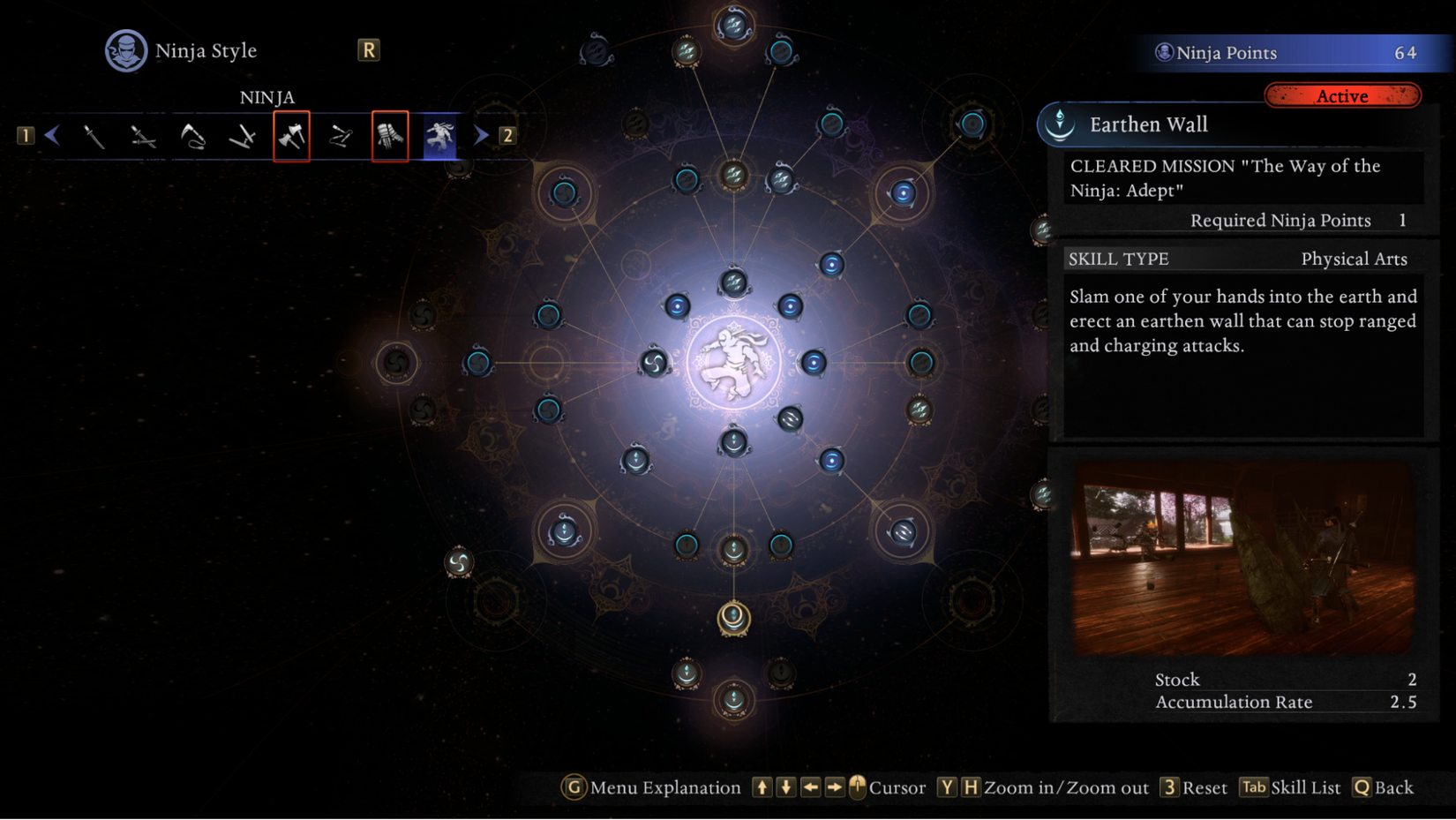Choose the tonfa weapon tab
The height and width of the screenshot is (820, 1456).
(x=242, y=136)
